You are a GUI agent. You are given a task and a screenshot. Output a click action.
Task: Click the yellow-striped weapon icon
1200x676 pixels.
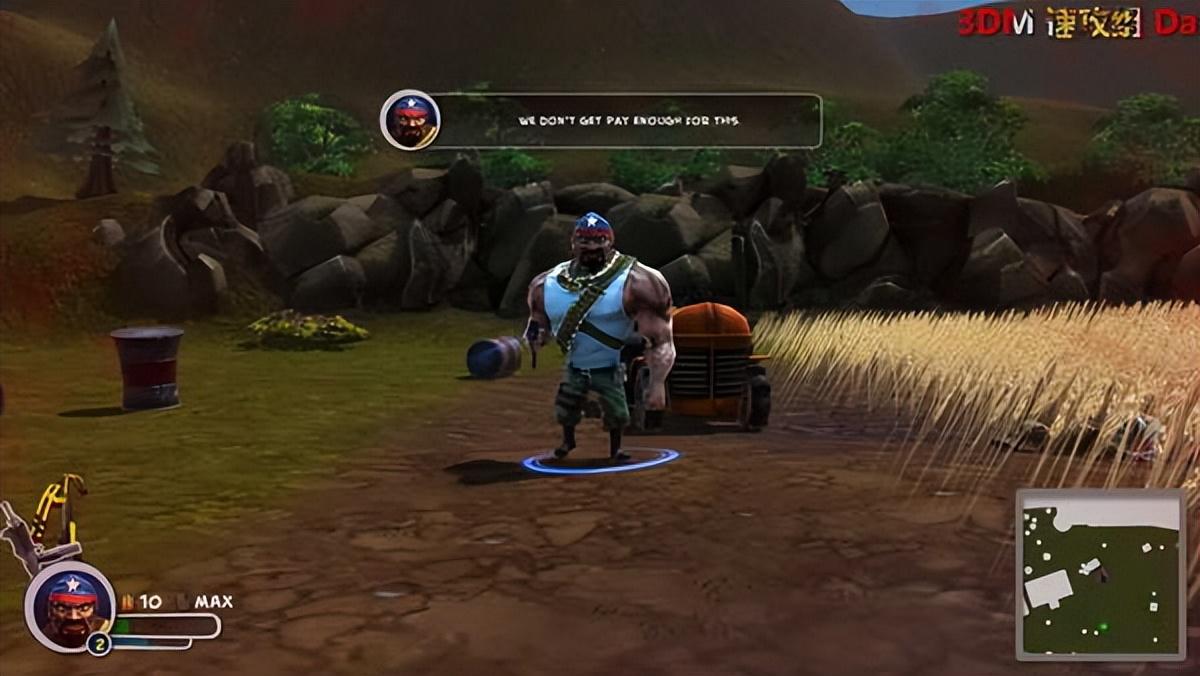pos(60,510)
